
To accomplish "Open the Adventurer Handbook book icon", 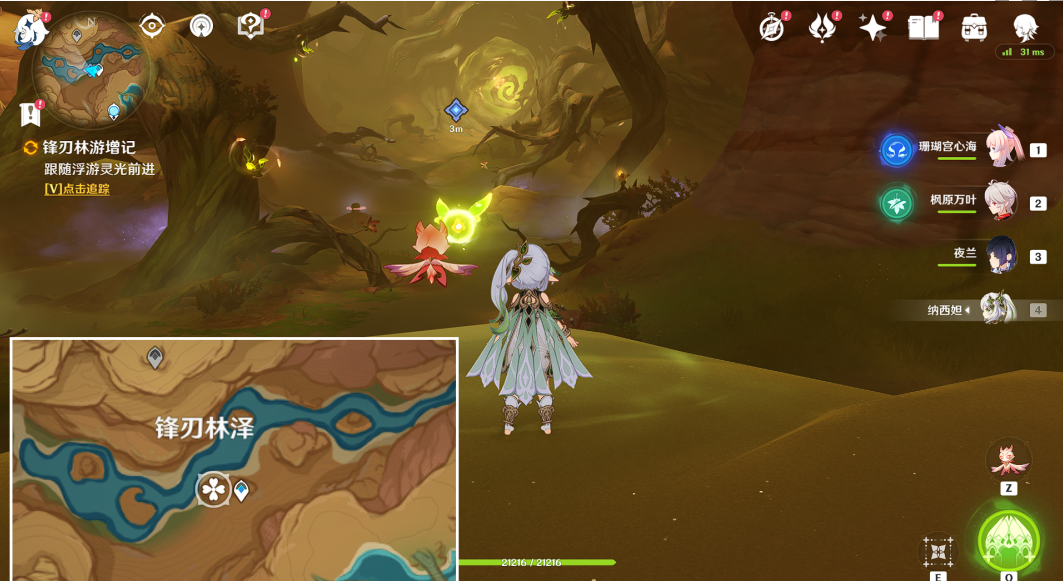I will pyautogui.click(x=923, y=28).
